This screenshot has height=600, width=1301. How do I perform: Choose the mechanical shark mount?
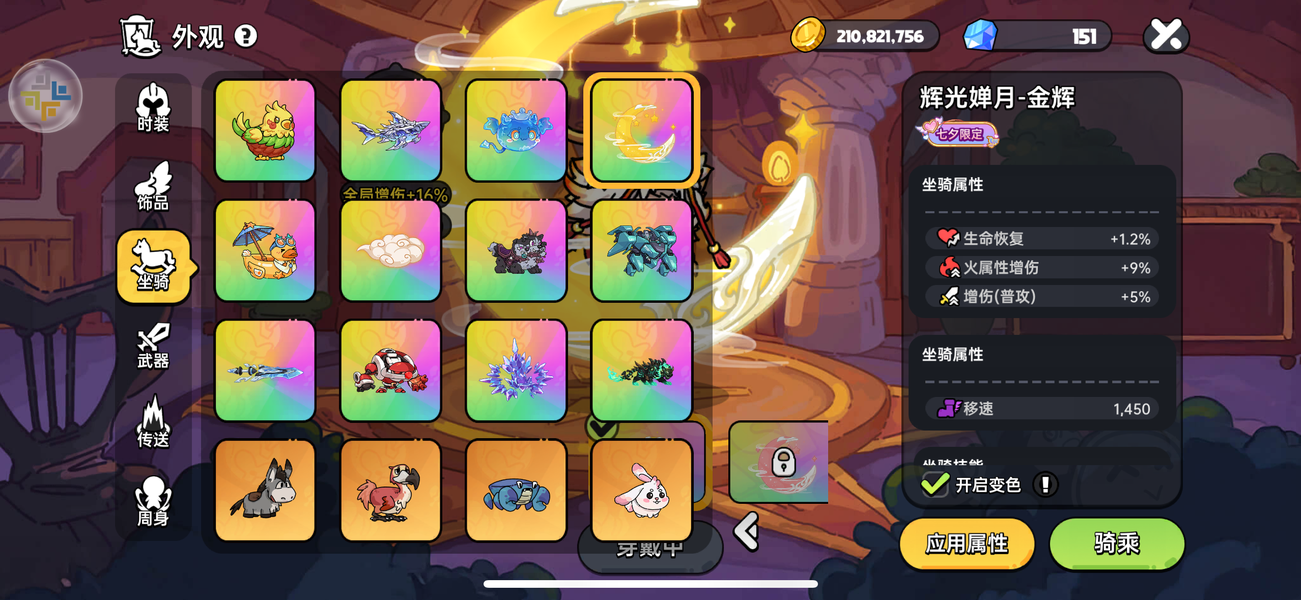coord(391,131)
